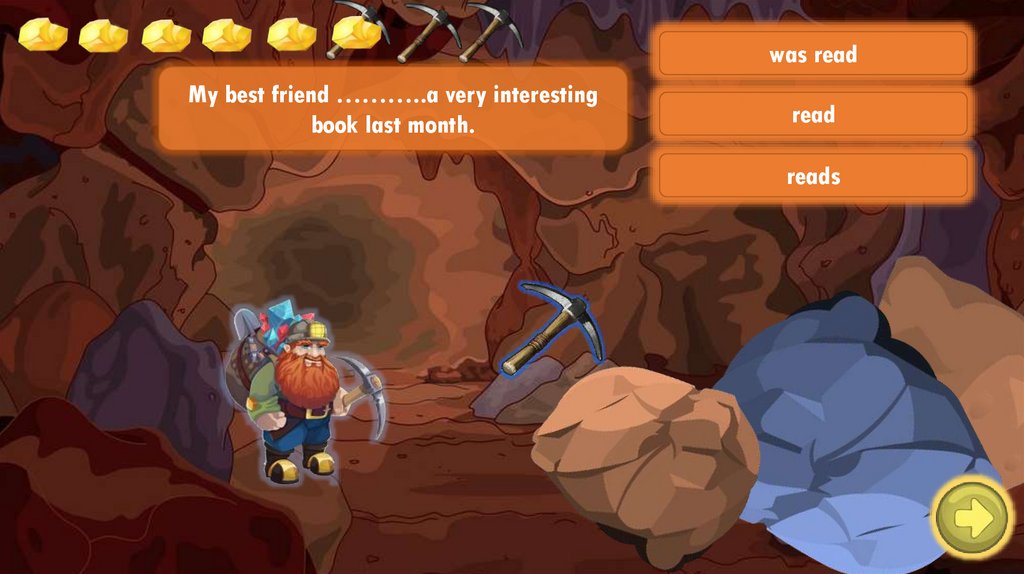Viewport: 1024px width, 574px height.
Task: Pick the "reads" answer option
Action: [x=813, y=177]
